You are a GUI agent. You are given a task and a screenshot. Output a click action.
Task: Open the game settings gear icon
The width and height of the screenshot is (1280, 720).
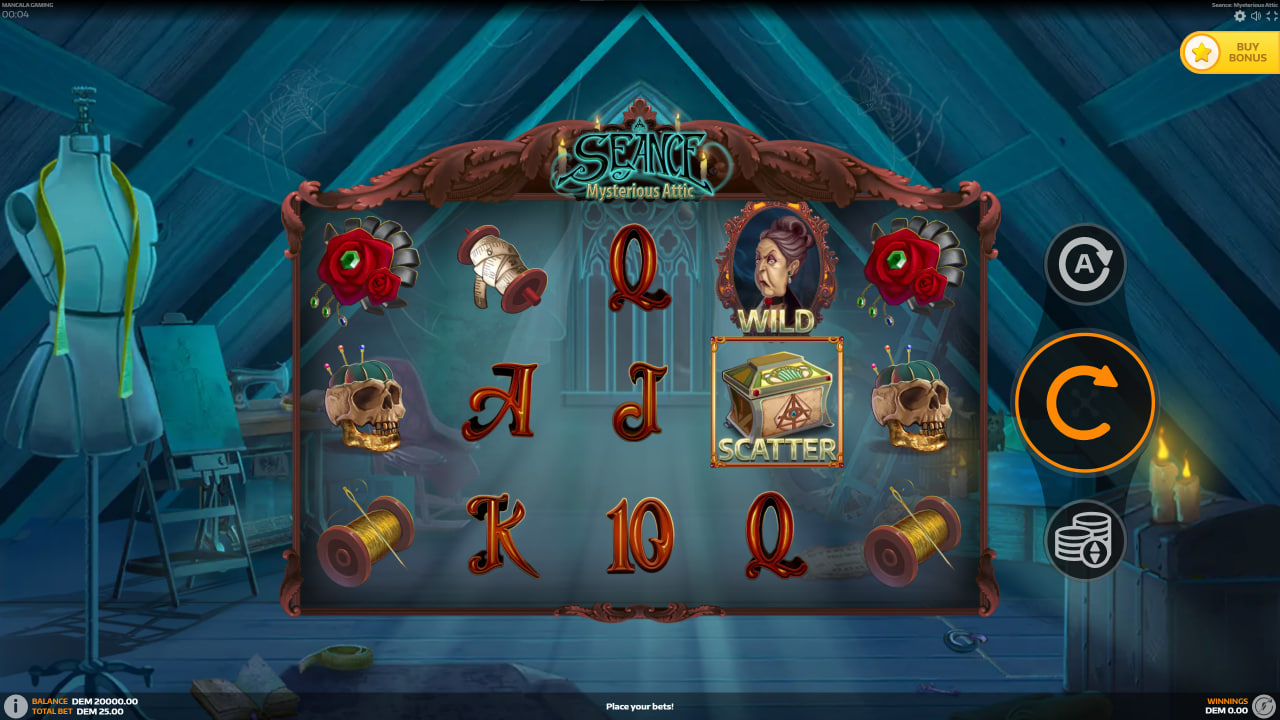pyautogui.click(x=1240, y=16)
